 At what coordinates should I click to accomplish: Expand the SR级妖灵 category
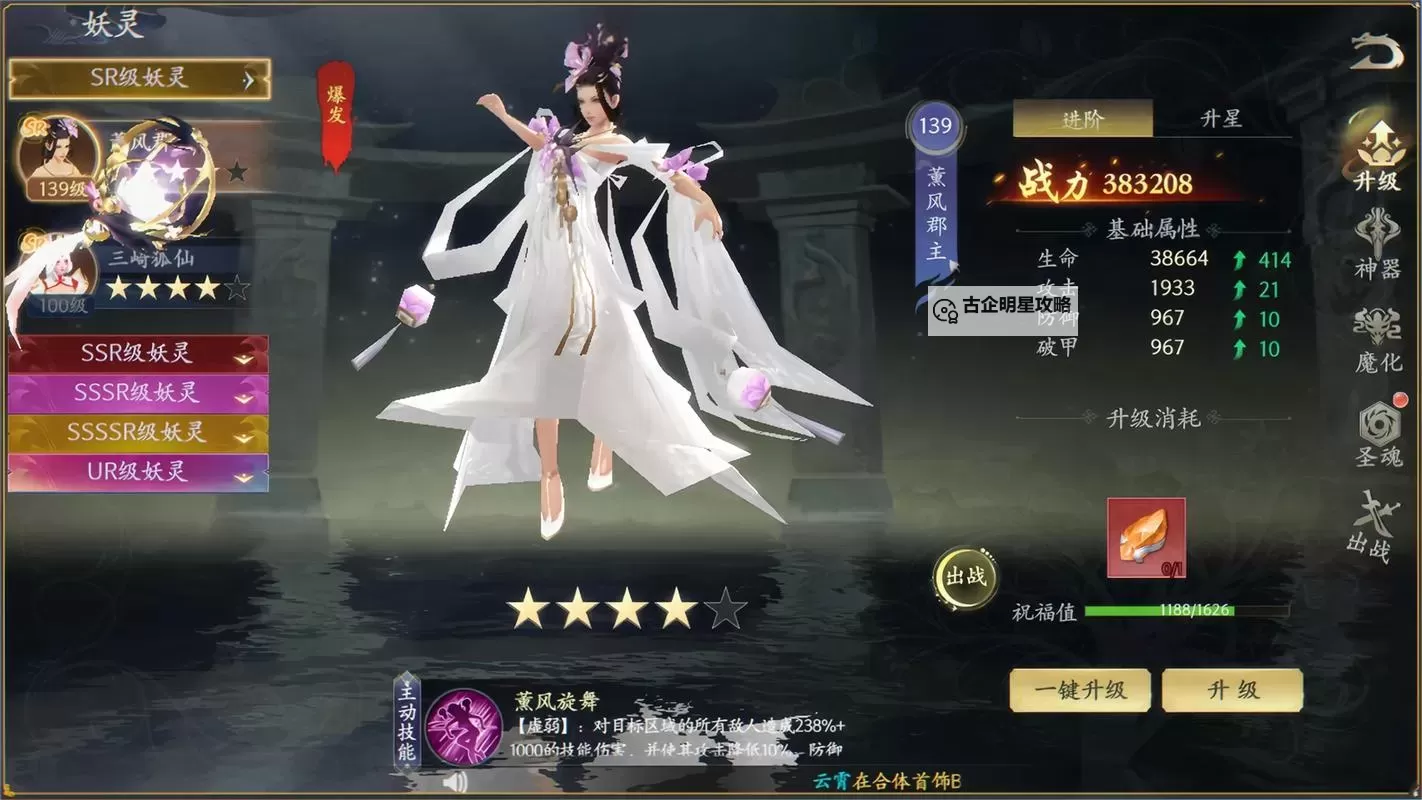pyautogui.click(x=139, y=78)
